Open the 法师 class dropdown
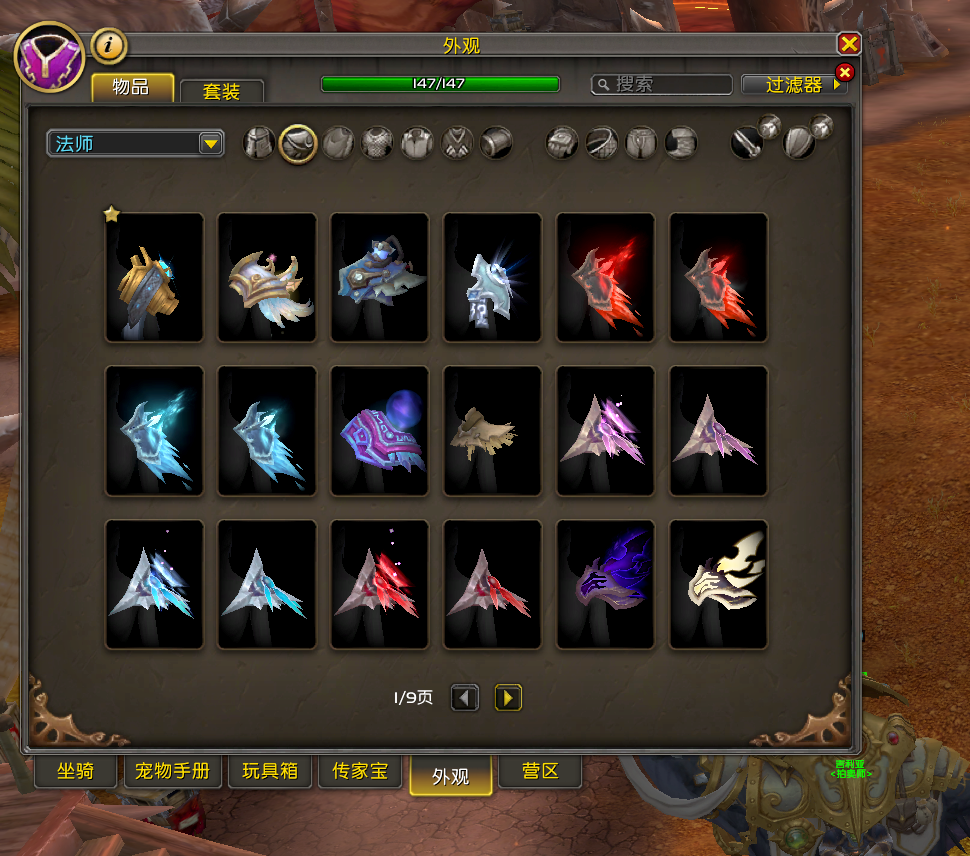 tap(135, 143)
